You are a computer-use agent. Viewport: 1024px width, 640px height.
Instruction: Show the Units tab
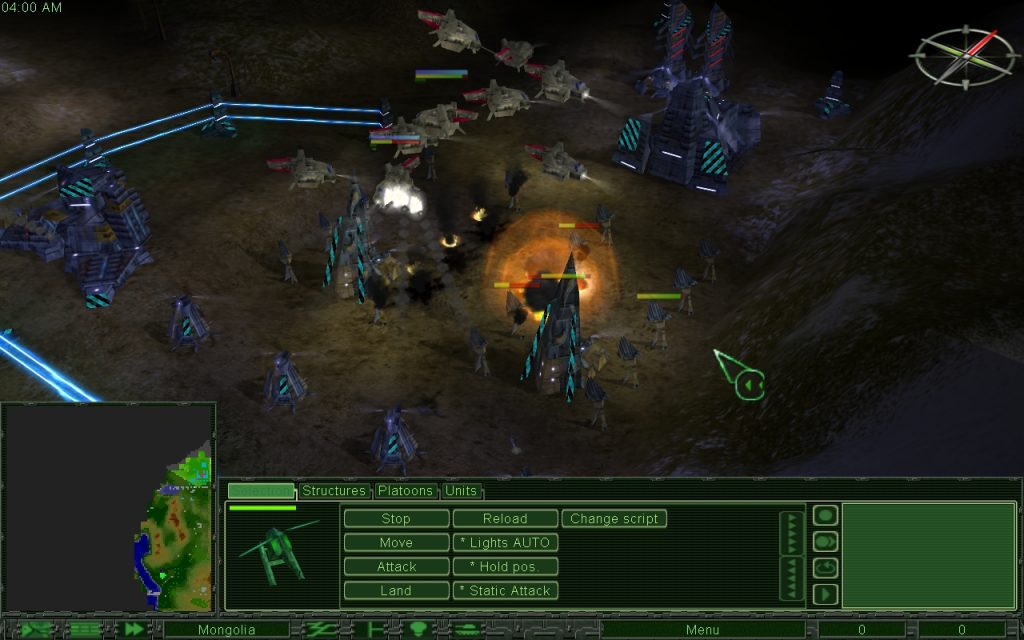(x=461, y=491)
